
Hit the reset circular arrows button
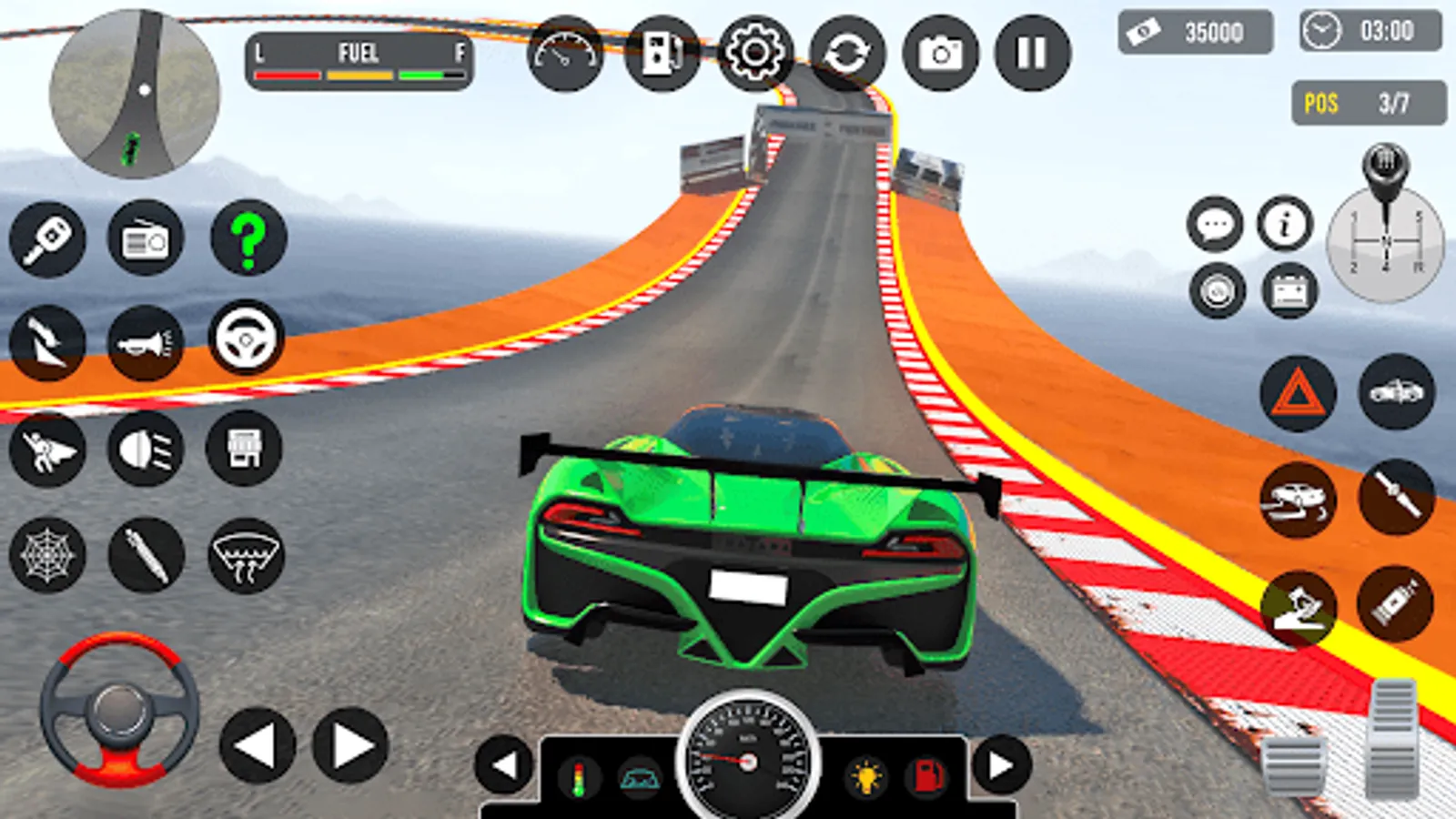(x=847, y=53)
